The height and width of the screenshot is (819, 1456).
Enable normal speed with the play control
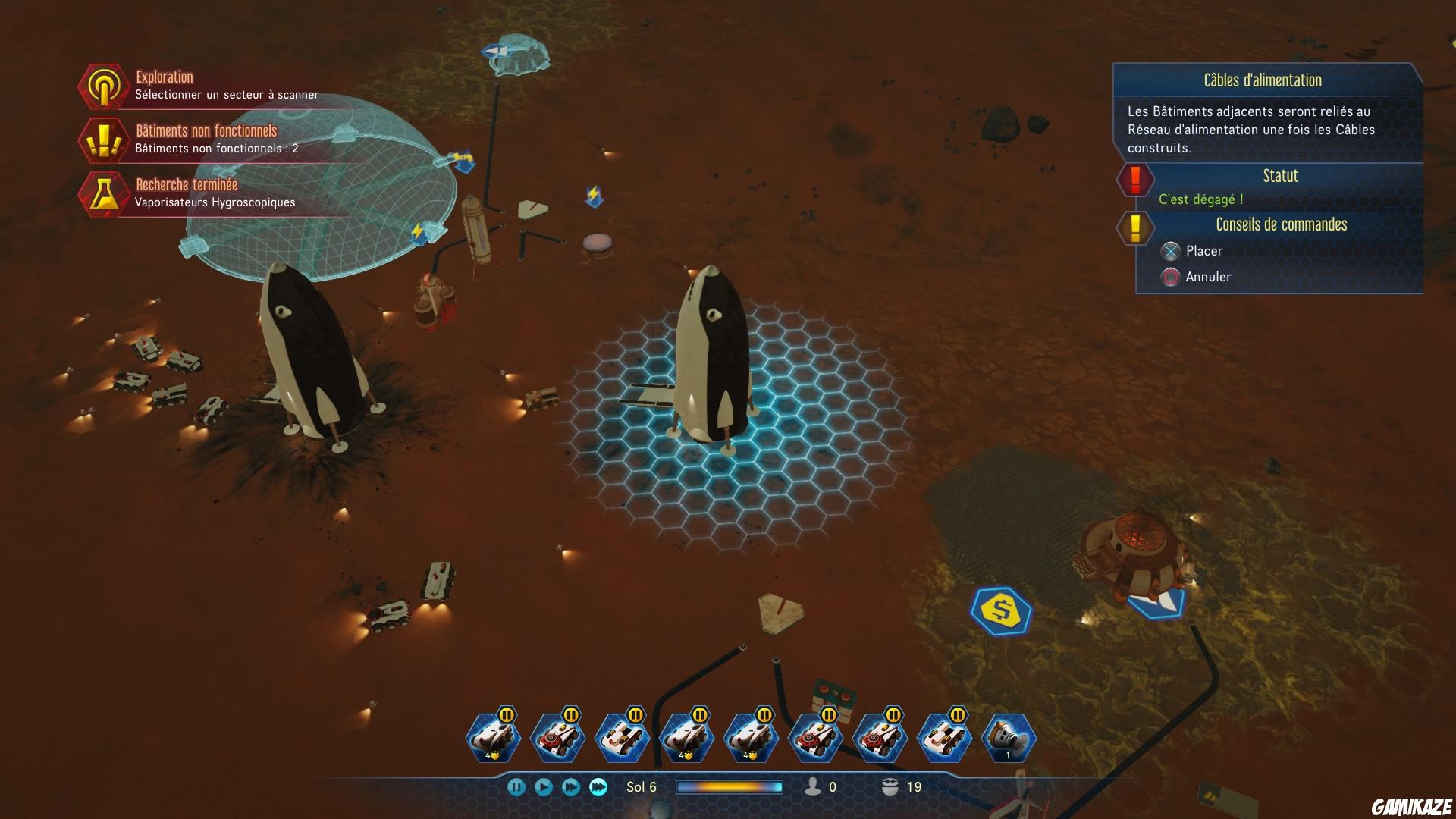coord(544,787)
